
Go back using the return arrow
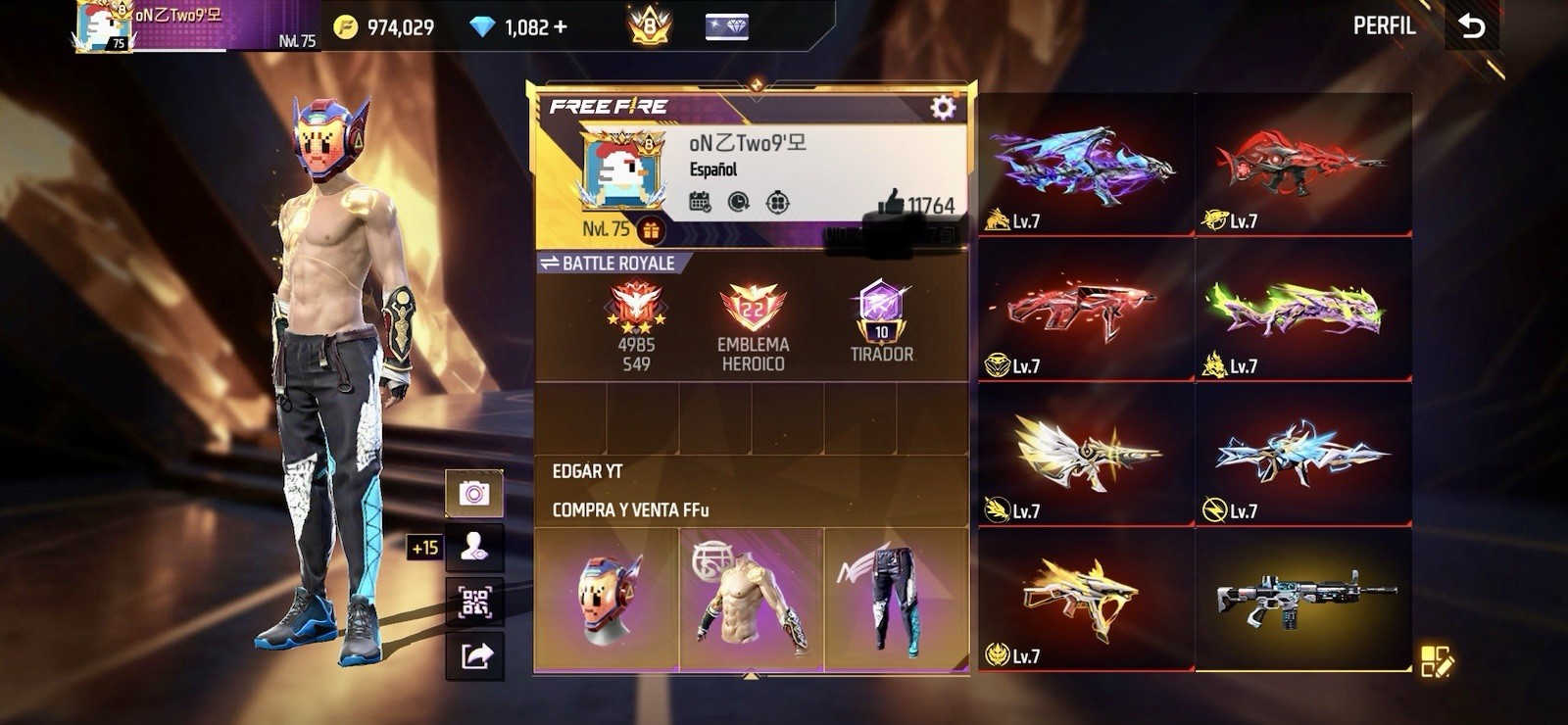click(1472, 26)
